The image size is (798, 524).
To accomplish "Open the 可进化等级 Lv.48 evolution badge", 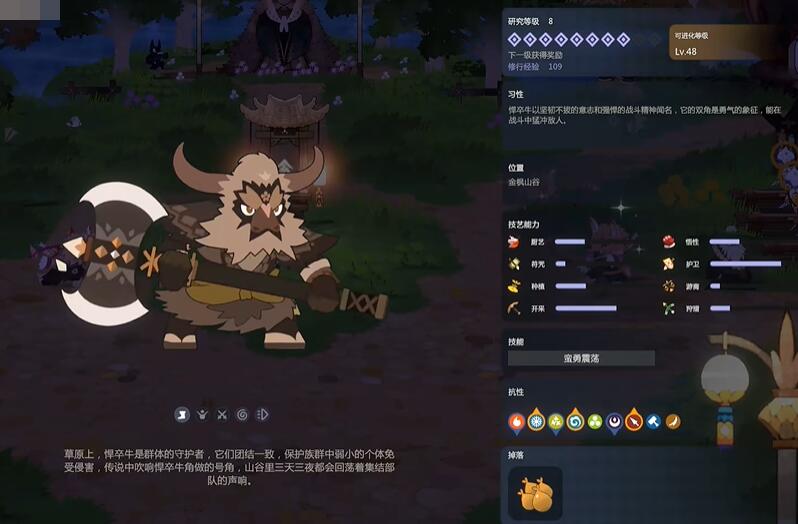I will coord(712,44).
